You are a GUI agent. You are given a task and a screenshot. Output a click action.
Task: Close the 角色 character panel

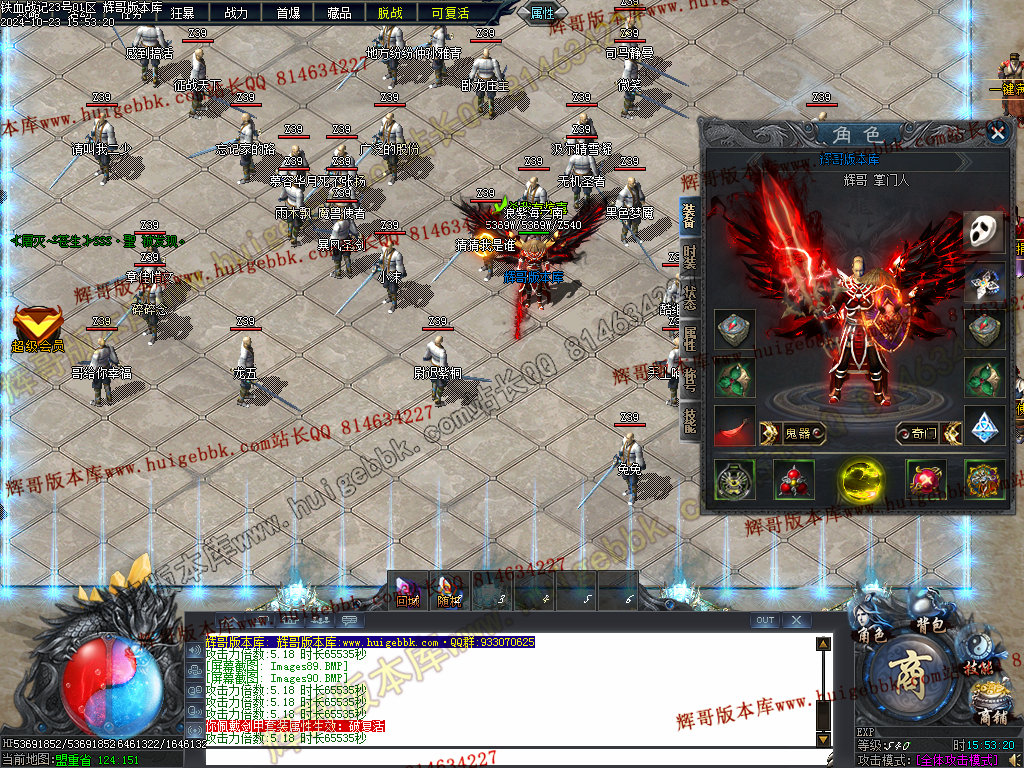pos(996,132)
